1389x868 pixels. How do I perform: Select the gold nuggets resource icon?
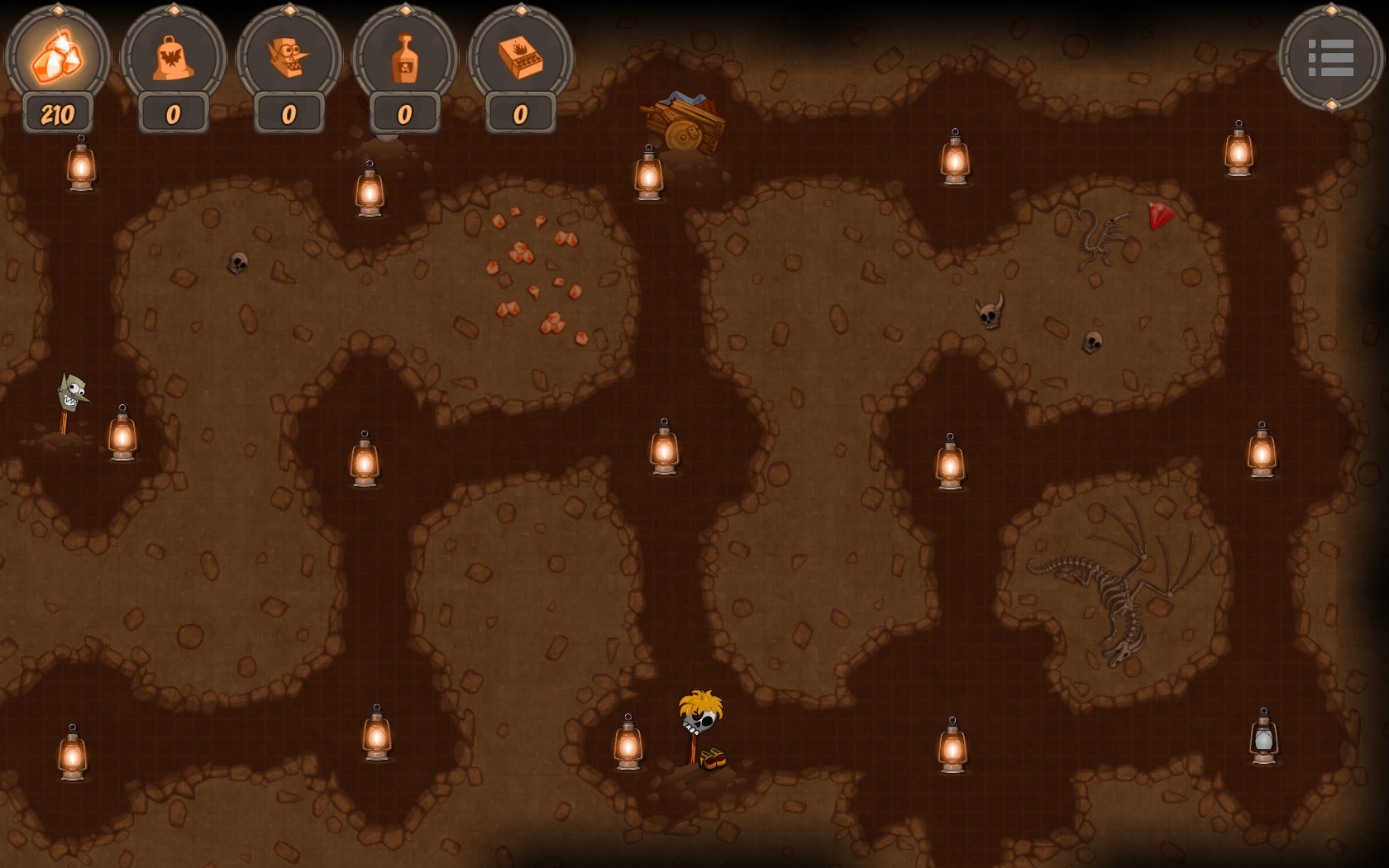click(56, 56)
